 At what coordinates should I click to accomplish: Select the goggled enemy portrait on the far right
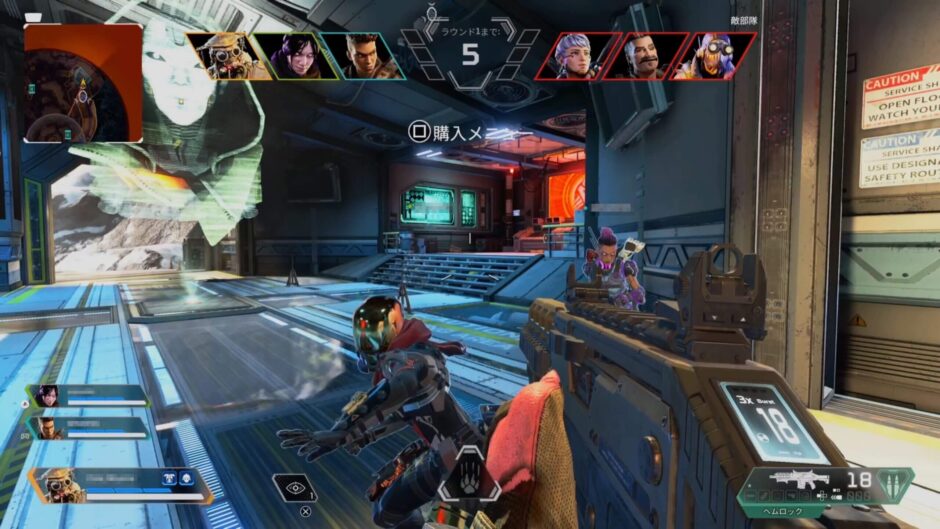[x=712, y=56]
